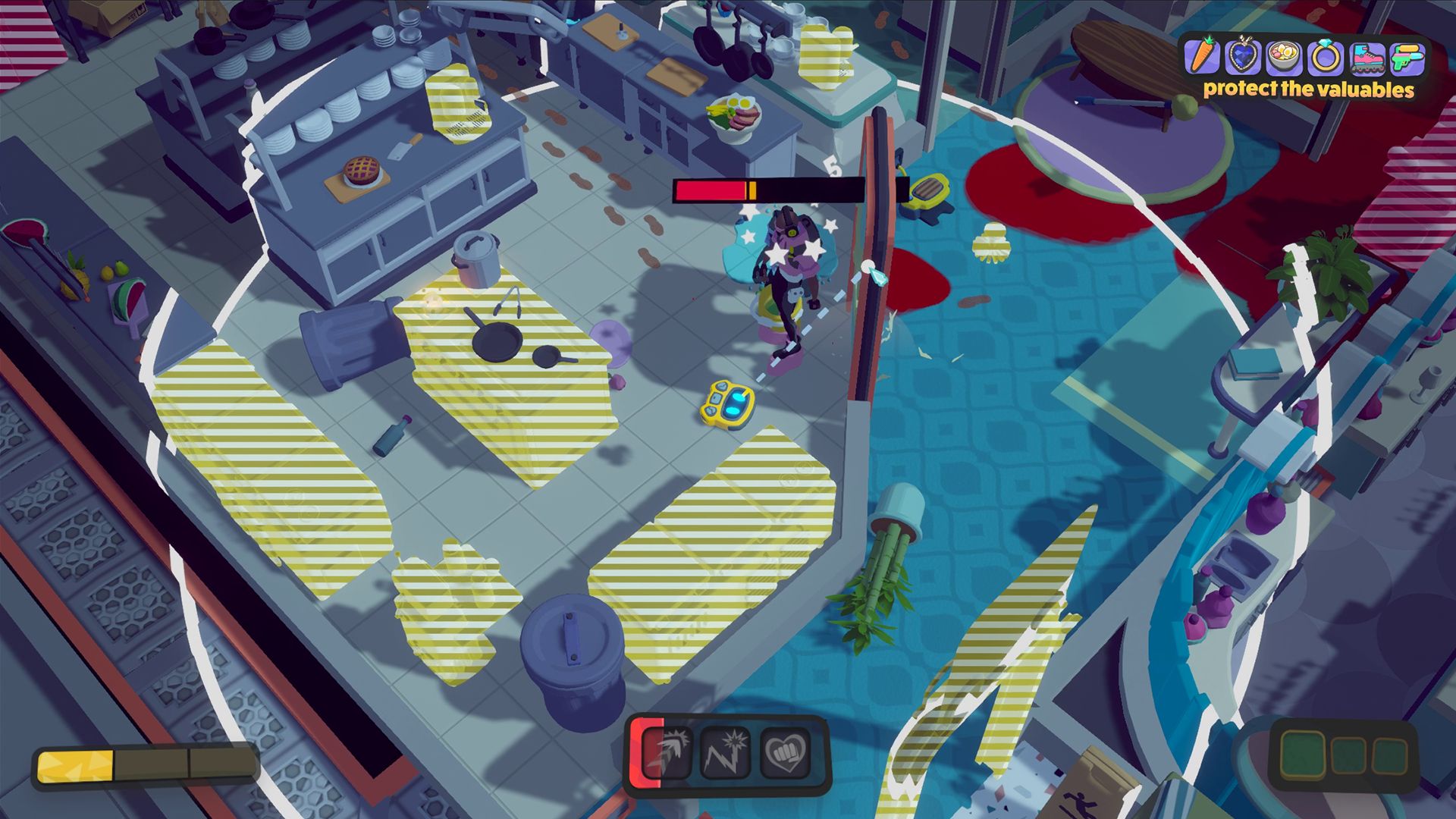Click the blue heart necklace icon

click(1244, 57)
